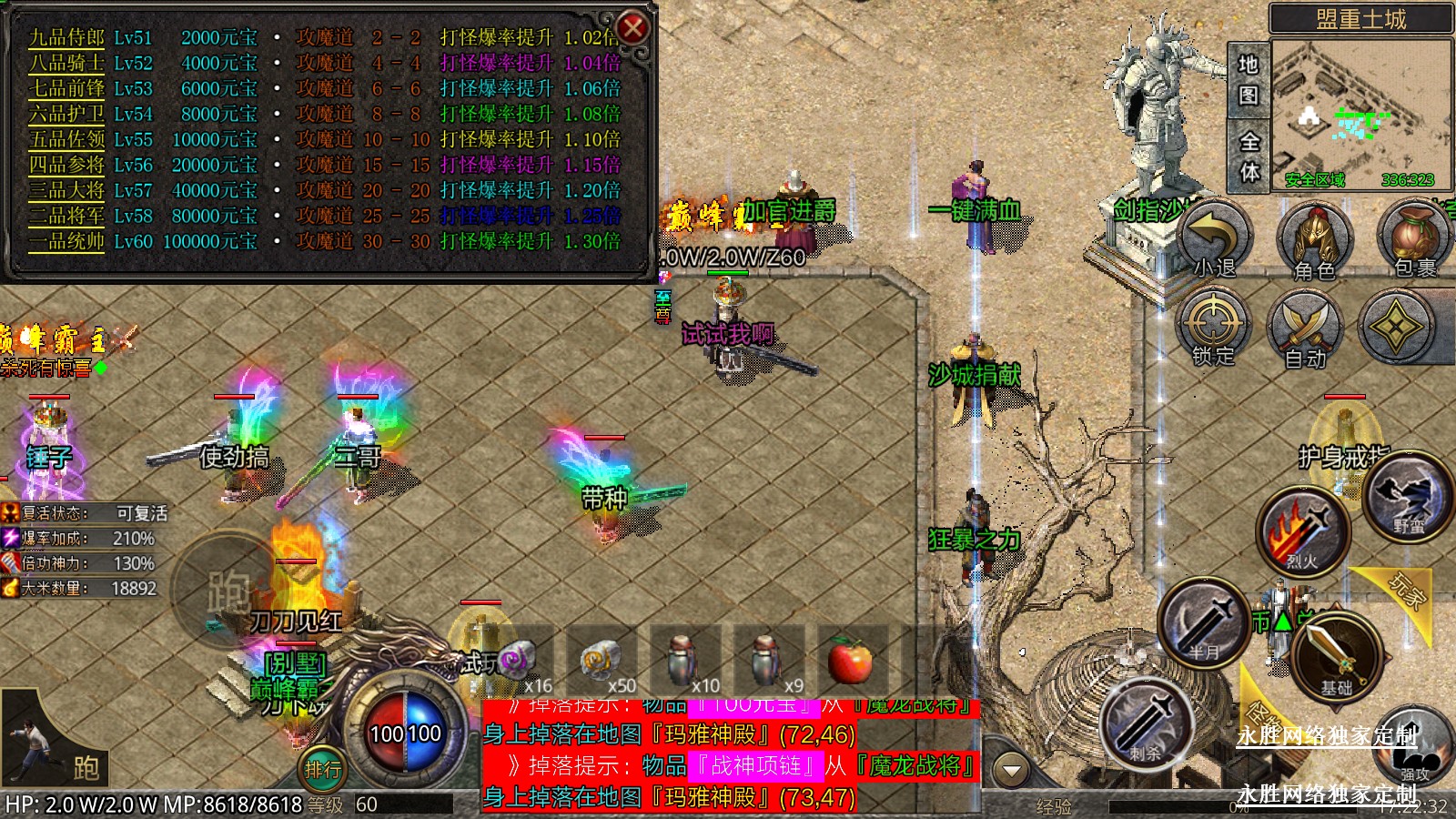Activate the 烈火 flame sword skill
1456x819 pixels.
[x=1302, y=533]
